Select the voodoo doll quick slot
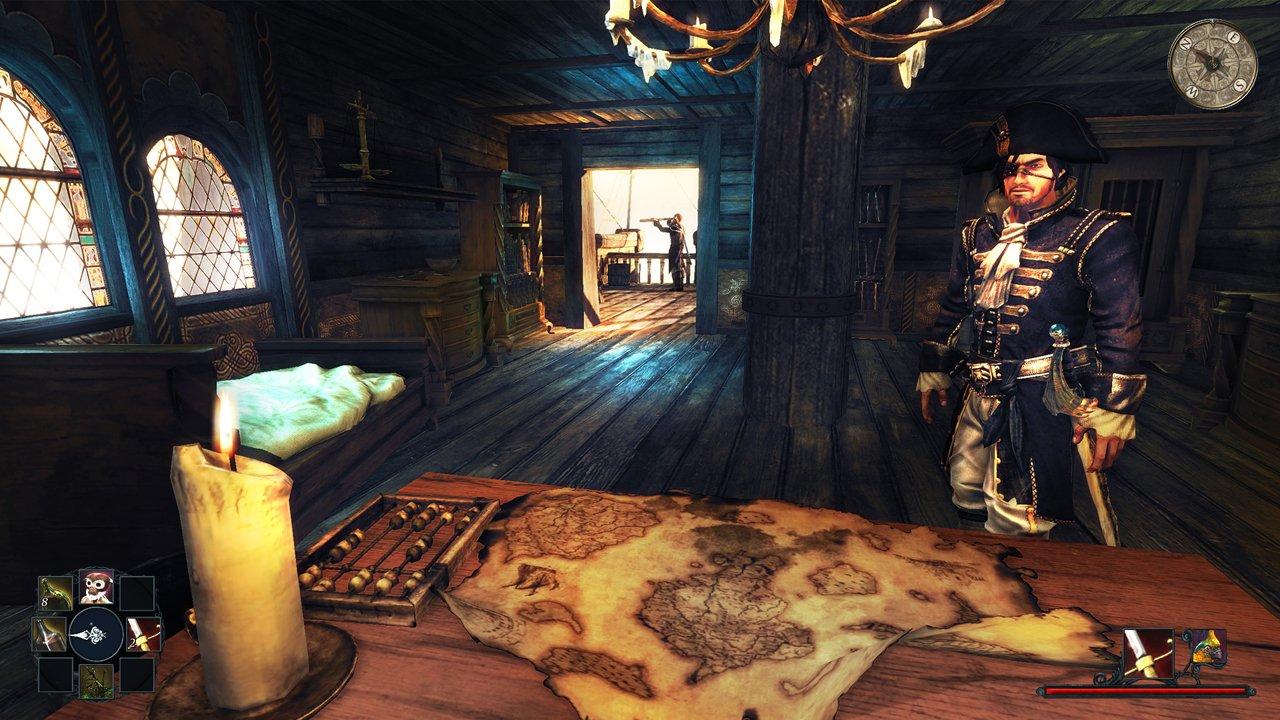The width and height of the screenshot is (1280, 720). click(x=98, y=680)
